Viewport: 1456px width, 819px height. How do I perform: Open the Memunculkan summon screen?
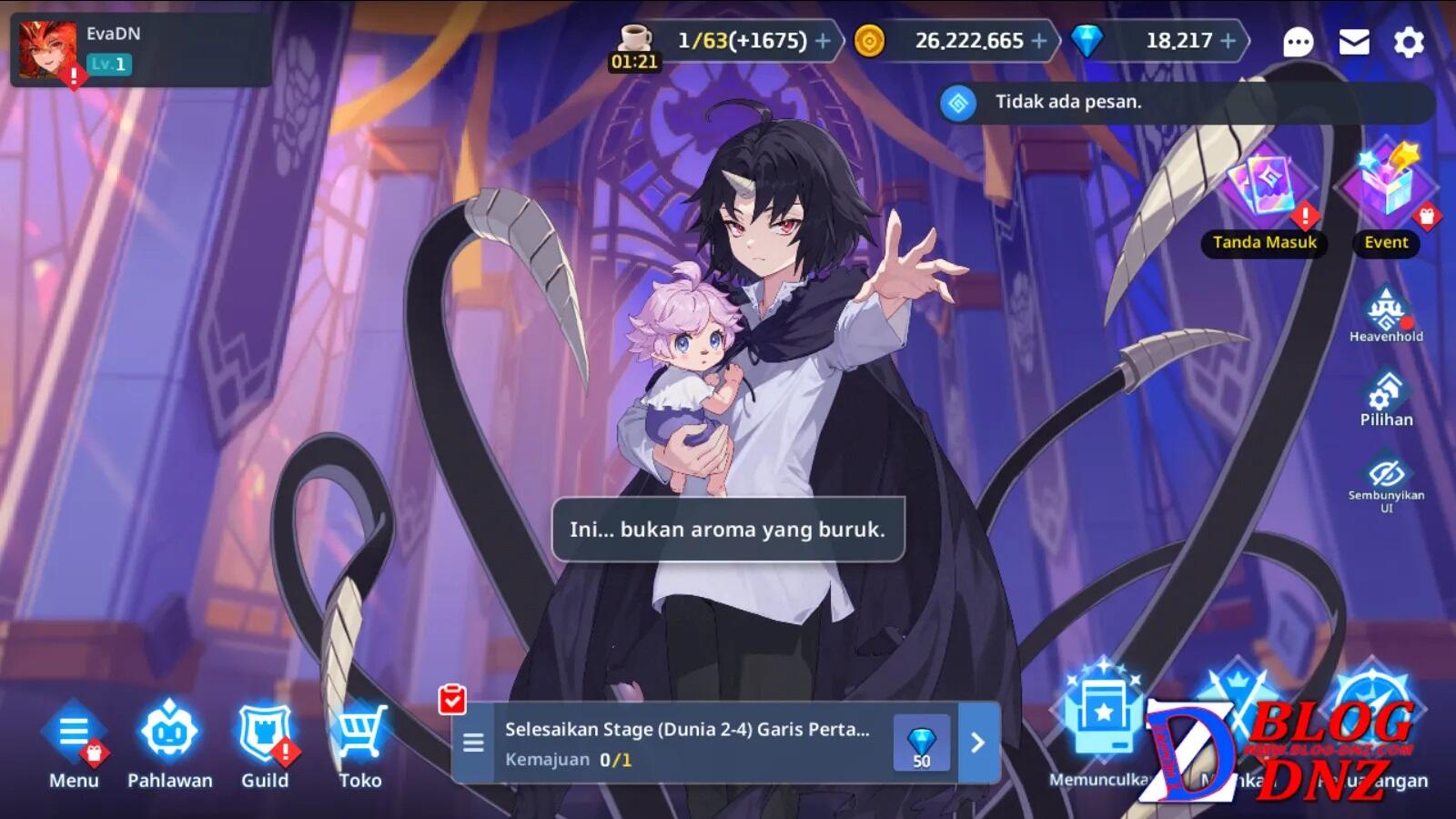pyautogui.click(x=1101, y=728)
